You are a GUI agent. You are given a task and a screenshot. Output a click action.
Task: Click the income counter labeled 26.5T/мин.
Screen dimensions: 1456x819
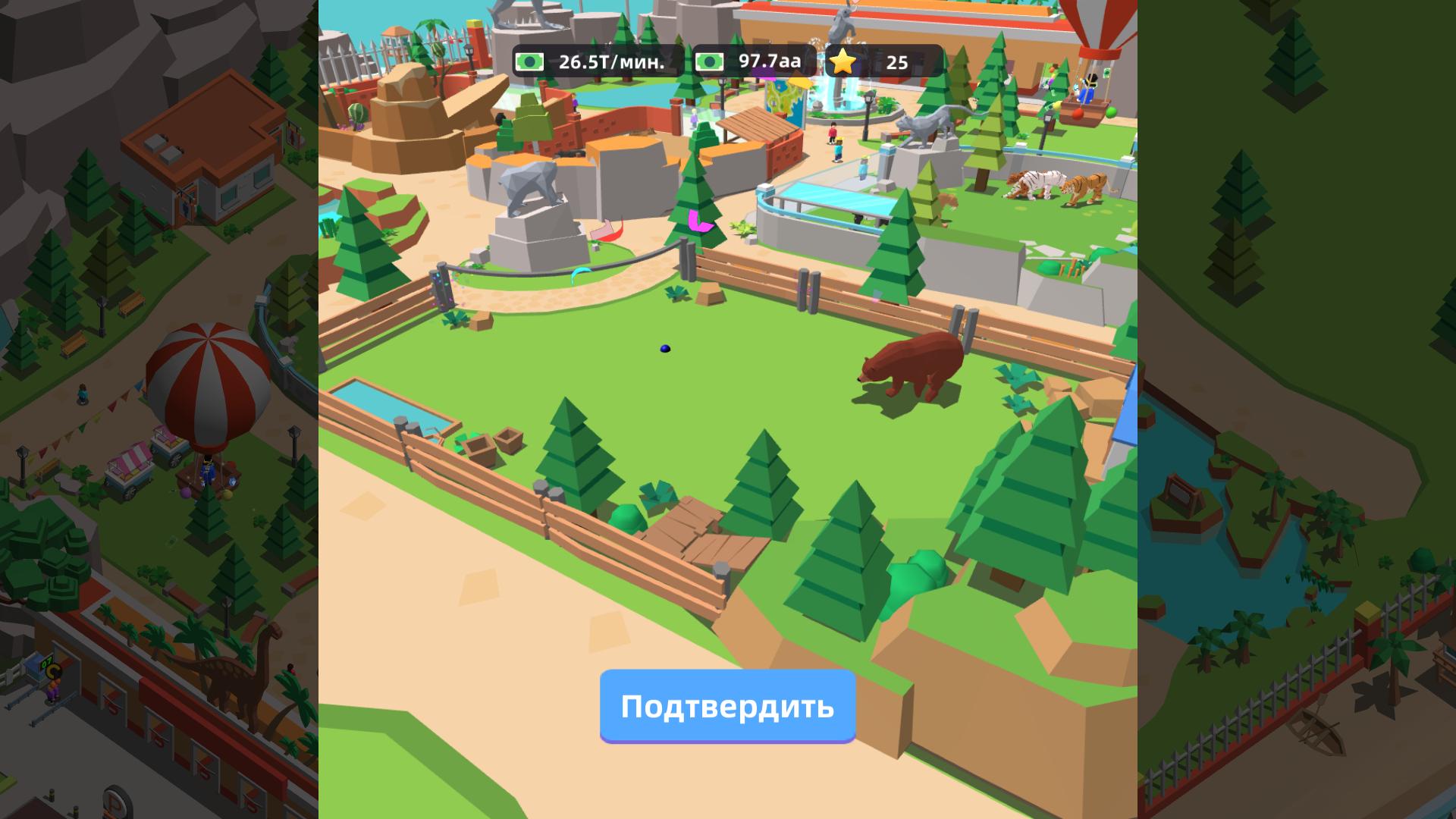coord(610,64)
